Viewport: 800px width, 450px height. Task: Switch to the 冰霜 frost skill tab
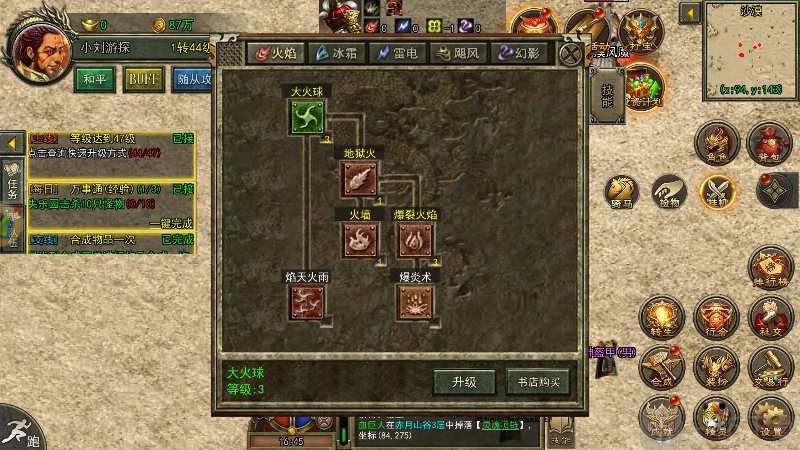point(336,53)
